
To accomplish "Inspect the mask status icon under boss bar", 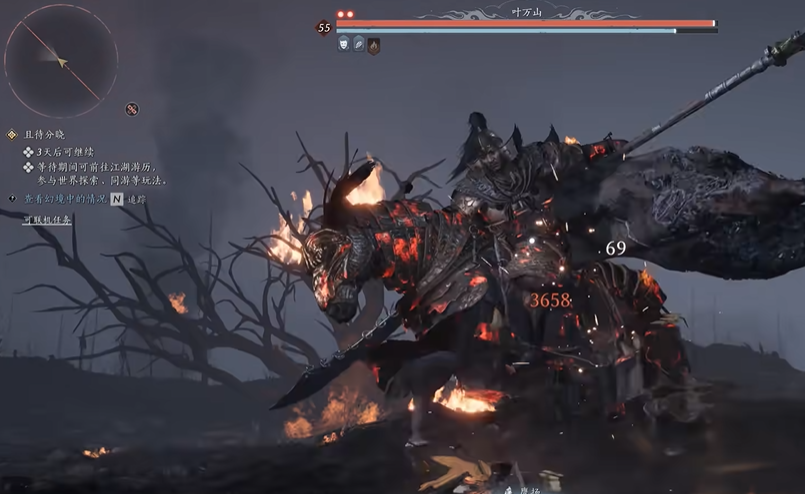I will (343, 44).
